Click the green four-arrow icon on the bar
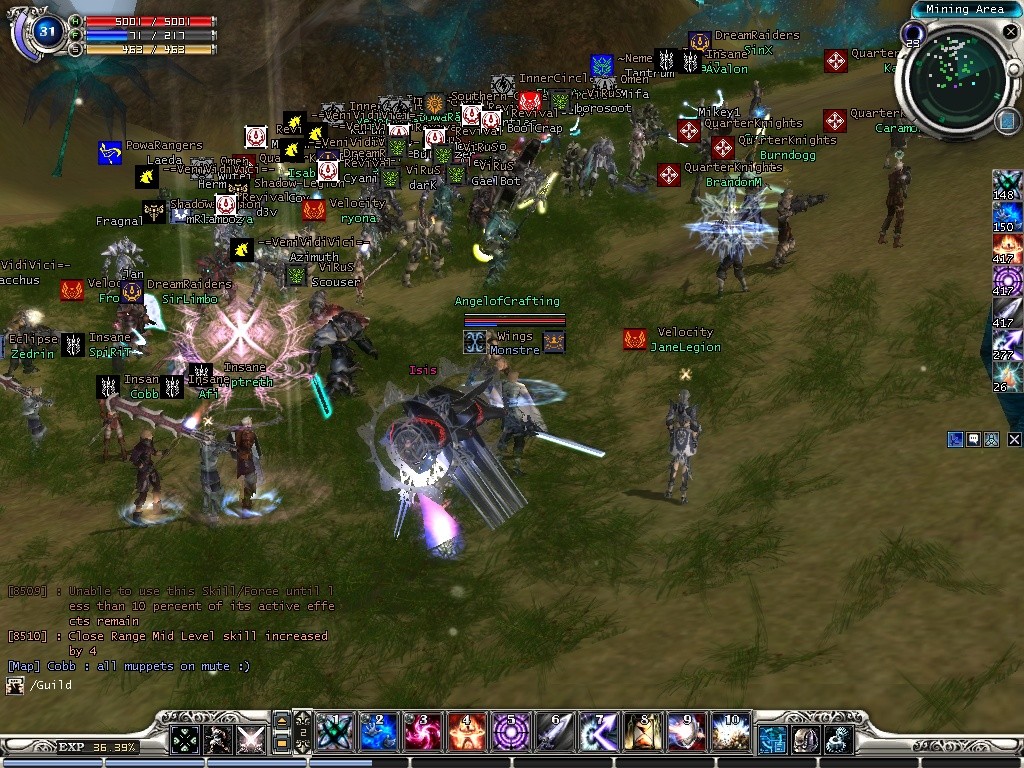Screen dimensions: 1024x768 [x=184, y=740]
